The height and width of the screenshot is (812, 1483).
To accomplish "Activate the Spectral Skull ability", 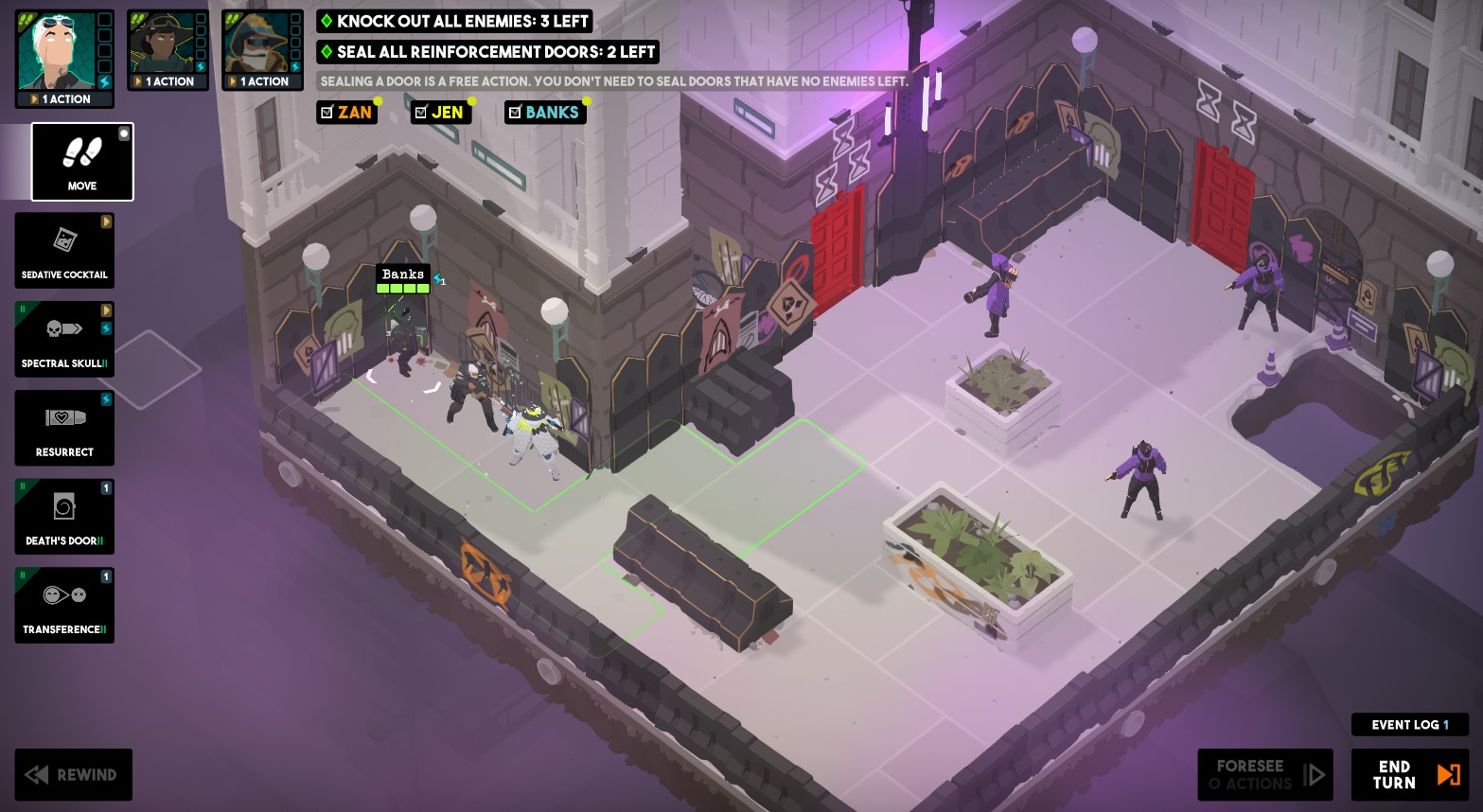I will [x=63, y=339].
